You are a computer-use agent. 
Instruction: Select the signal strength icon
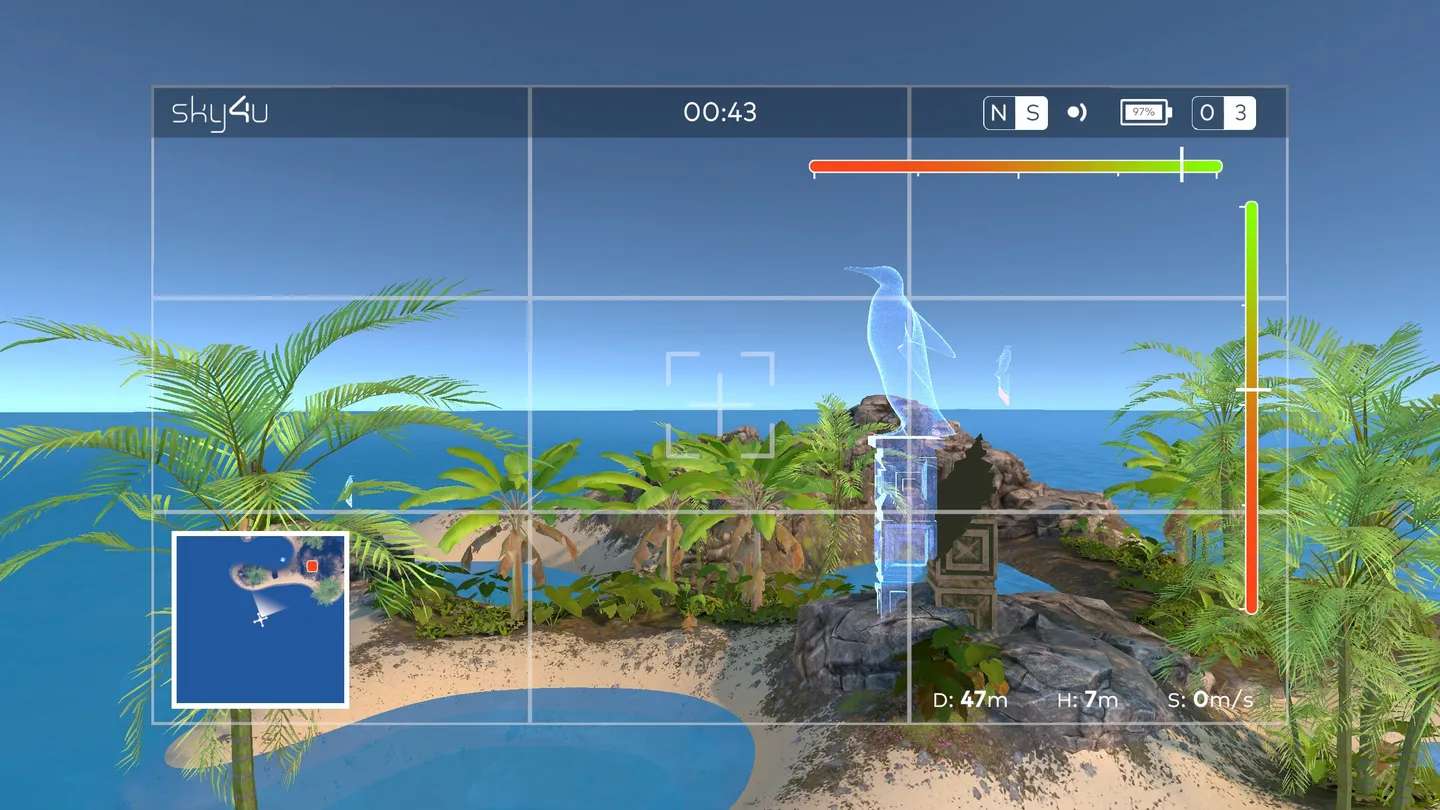click(1075, 113)
